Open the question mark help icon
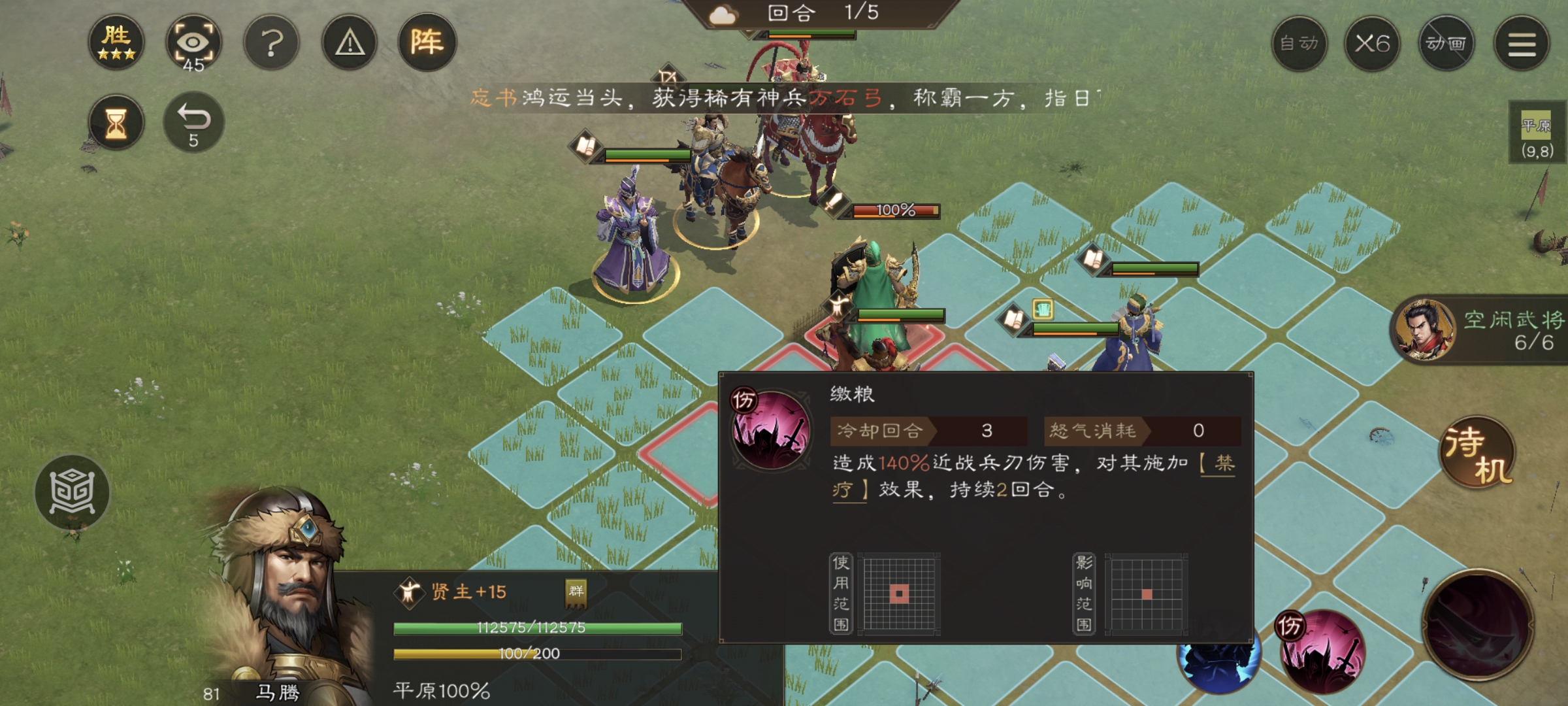 (x=270, y=41)
